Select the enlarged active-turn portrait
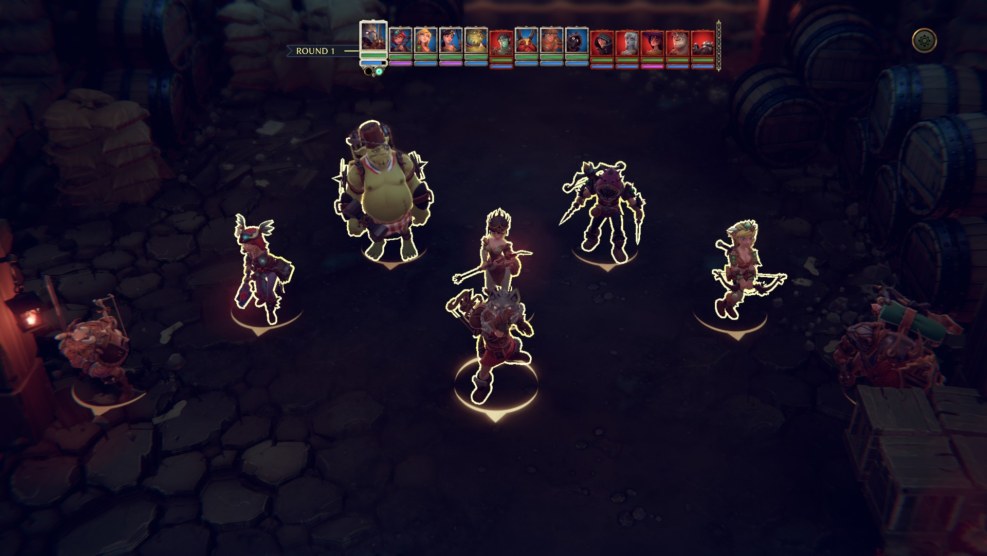 [x=373, y=39]
